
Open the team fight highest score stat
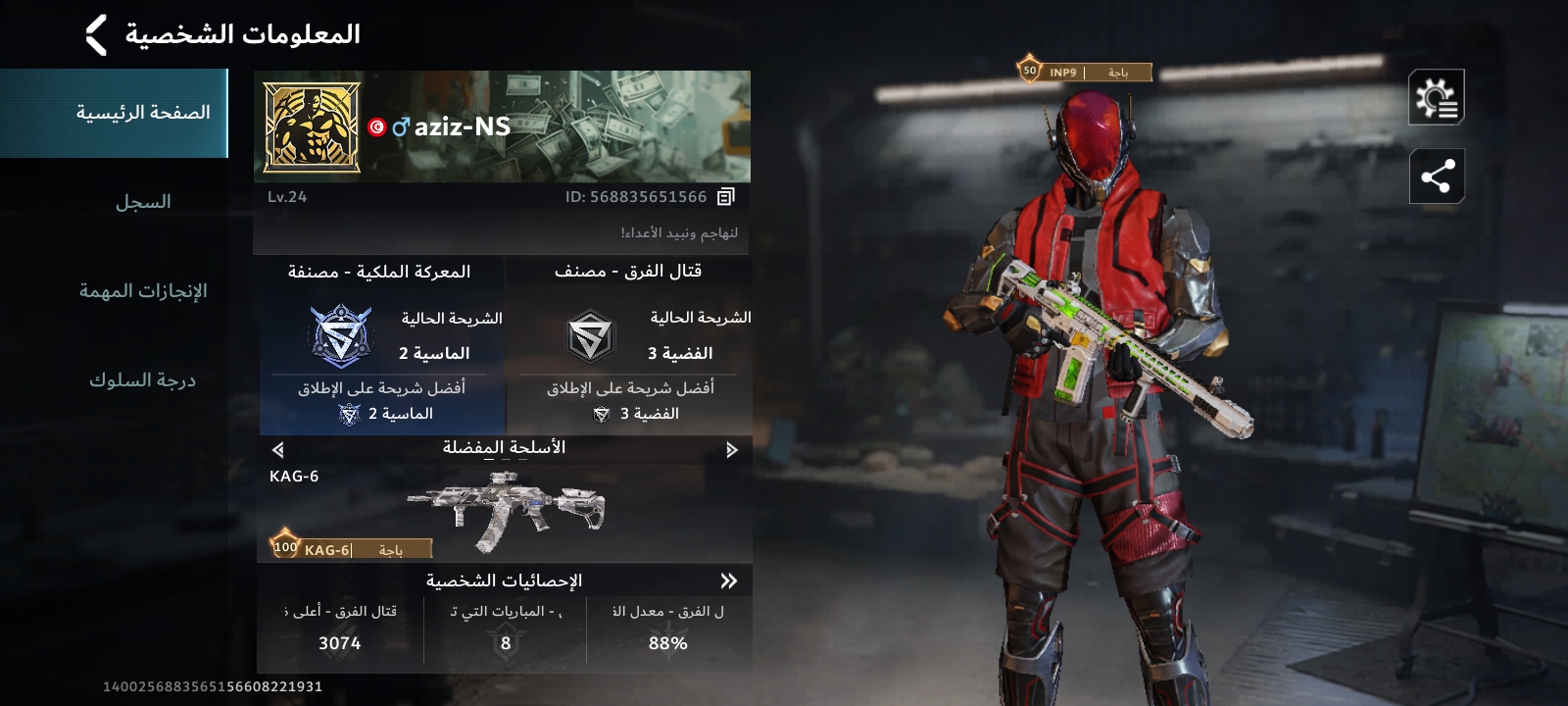[340, 630]
